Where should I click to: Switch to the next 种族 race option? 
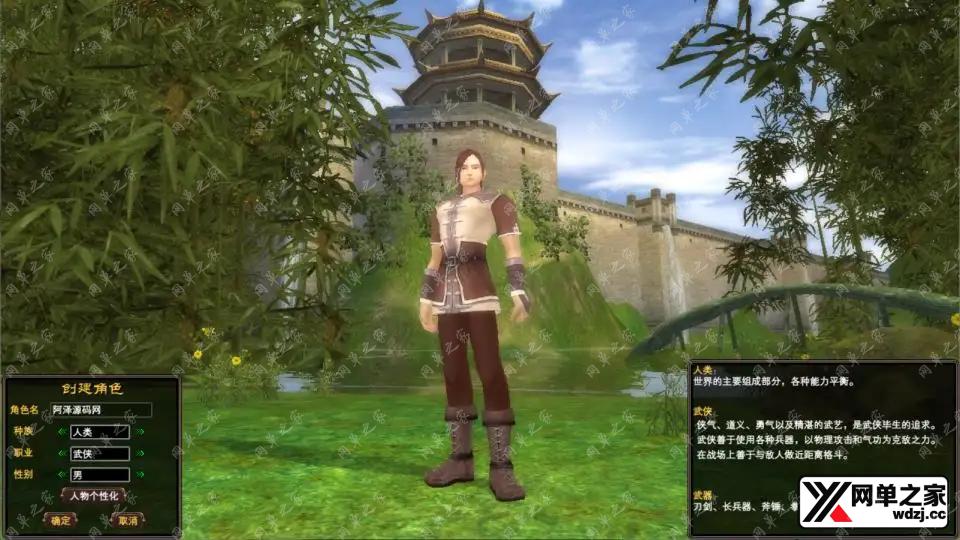pyautogui.click(x=141, y=432)
